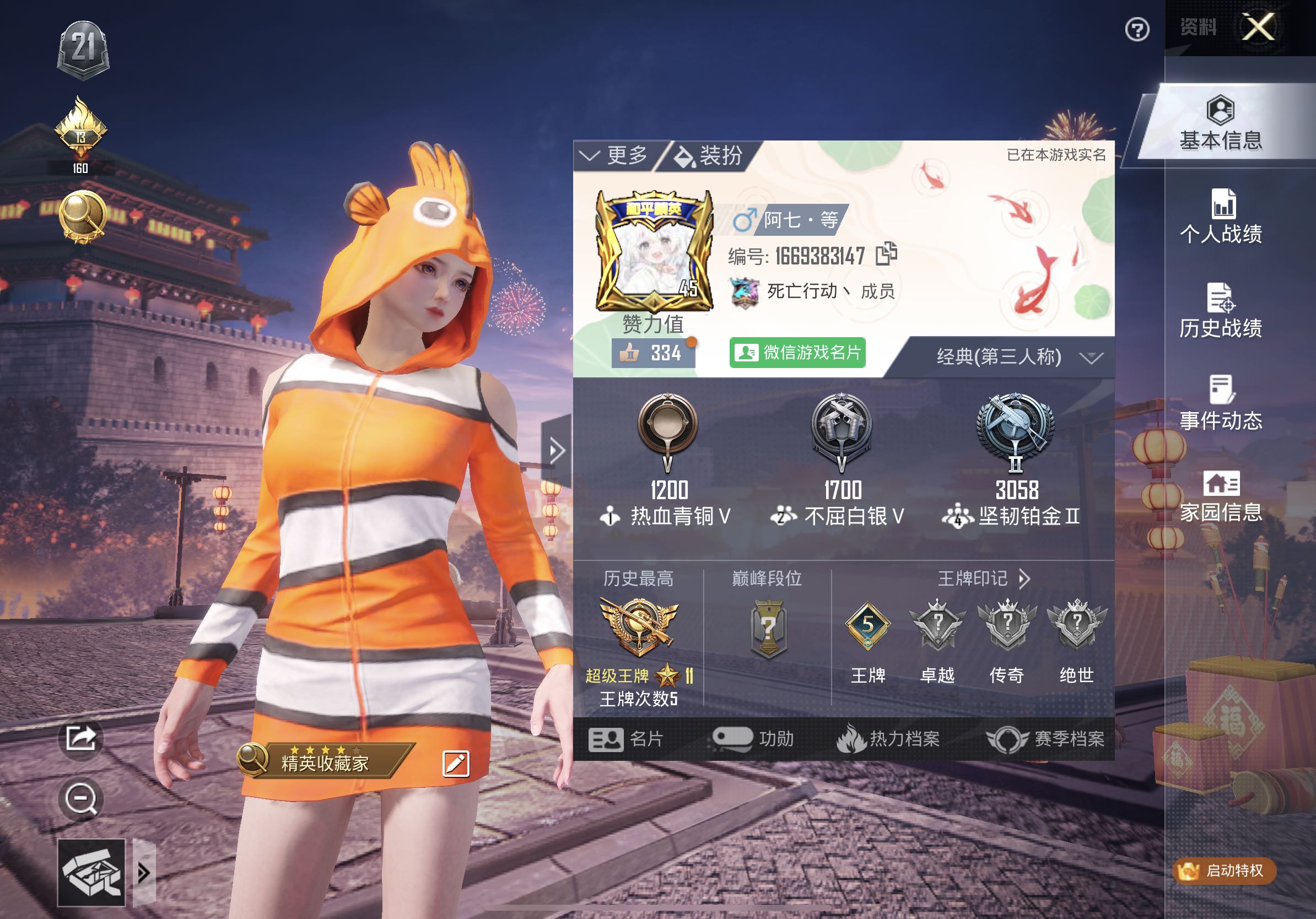Show the 赛季档案 season records
Screen dimensions: 1316x919
click(x=1045, y=739)
